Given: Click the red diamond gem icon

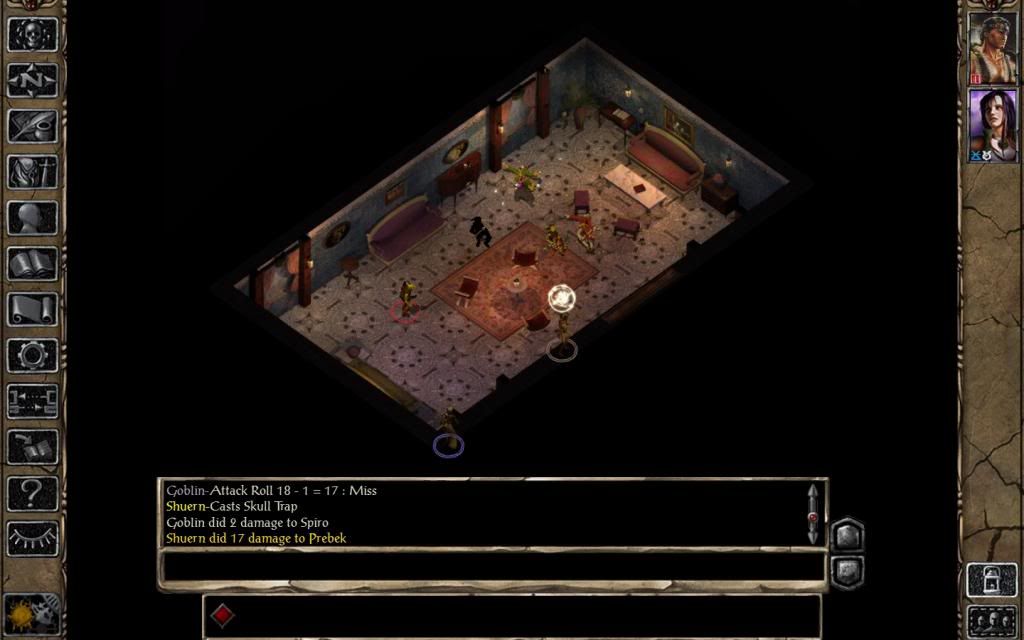Looking at the screenshot, I should (x=223, y=616).
